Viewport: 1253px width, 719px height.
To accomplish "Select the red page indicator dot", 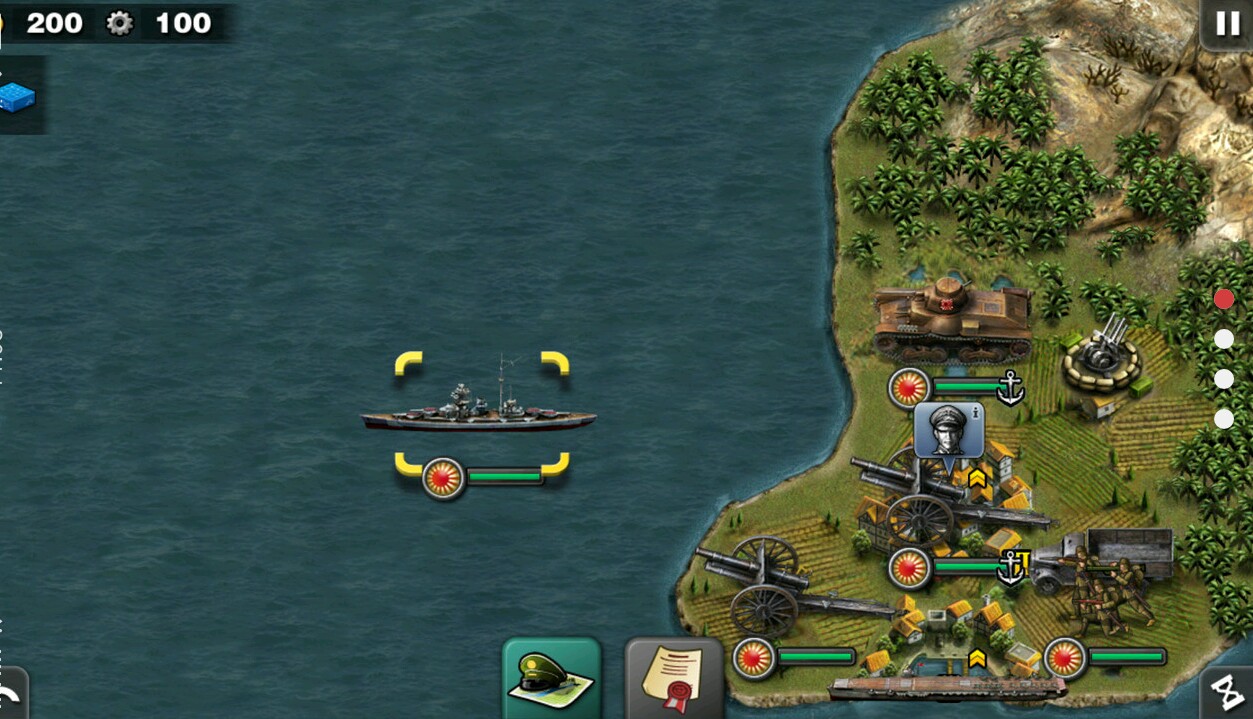I will (x=1224, y=299).
